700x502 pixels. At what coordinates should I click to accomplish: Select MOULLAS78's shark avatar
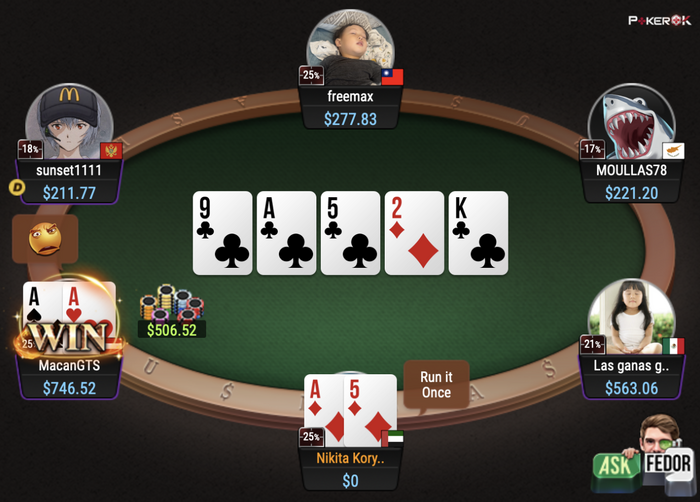(629, 122)
